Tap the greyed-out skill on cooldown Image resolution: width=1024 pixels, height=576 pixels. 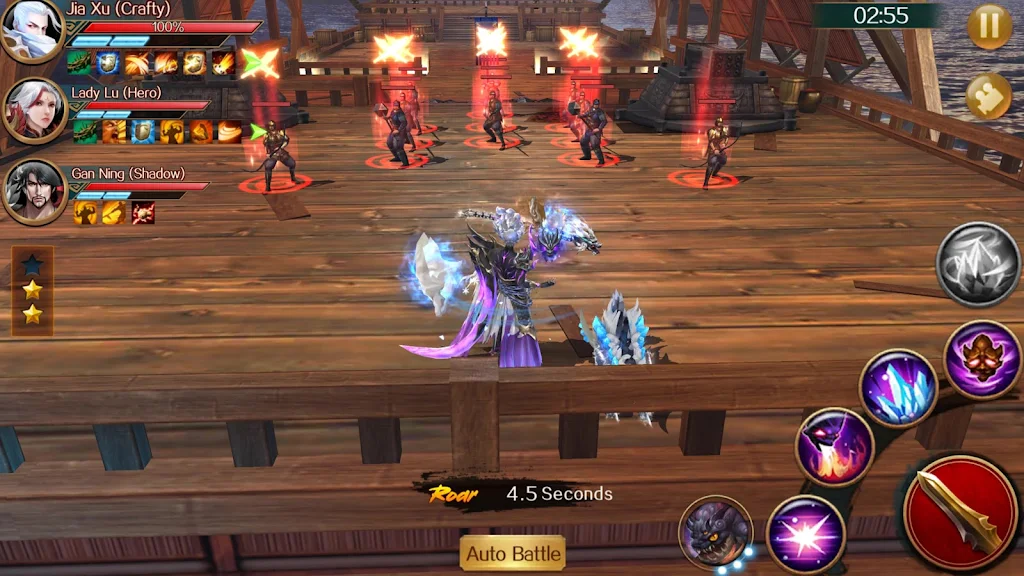click(x=978, y=264)
